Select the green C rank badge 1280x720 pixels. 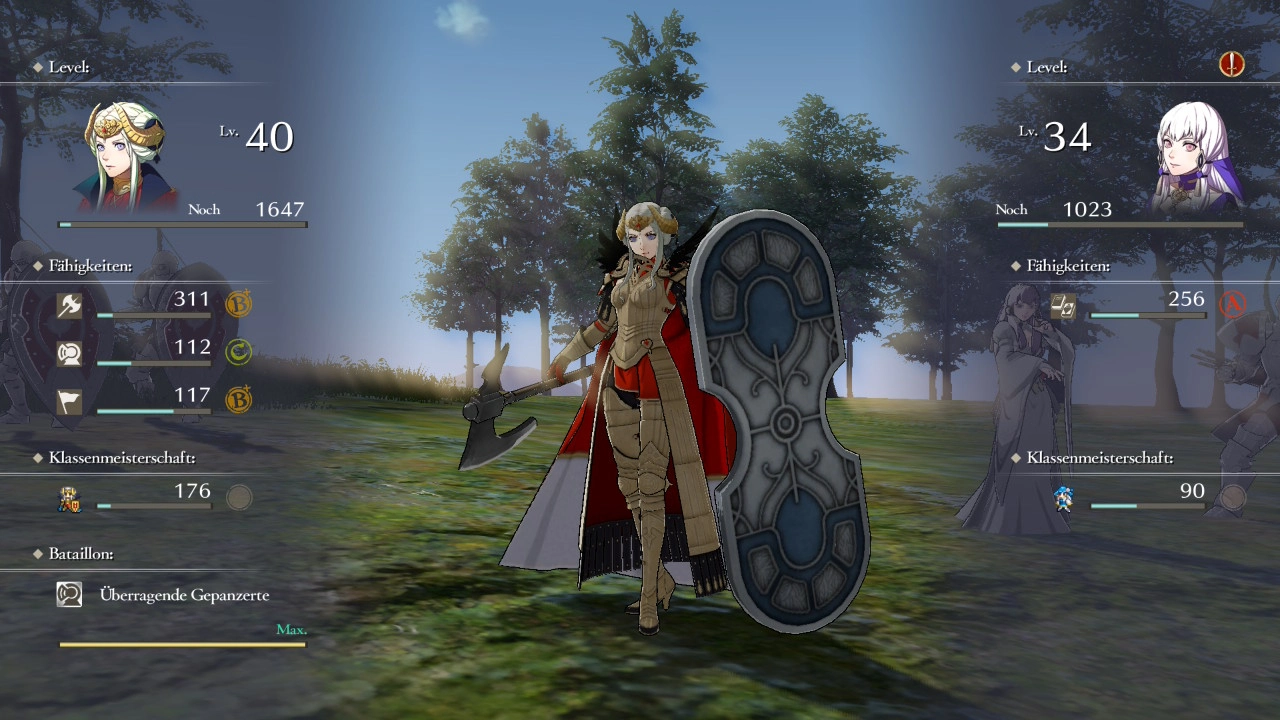(x=238, y=352)
